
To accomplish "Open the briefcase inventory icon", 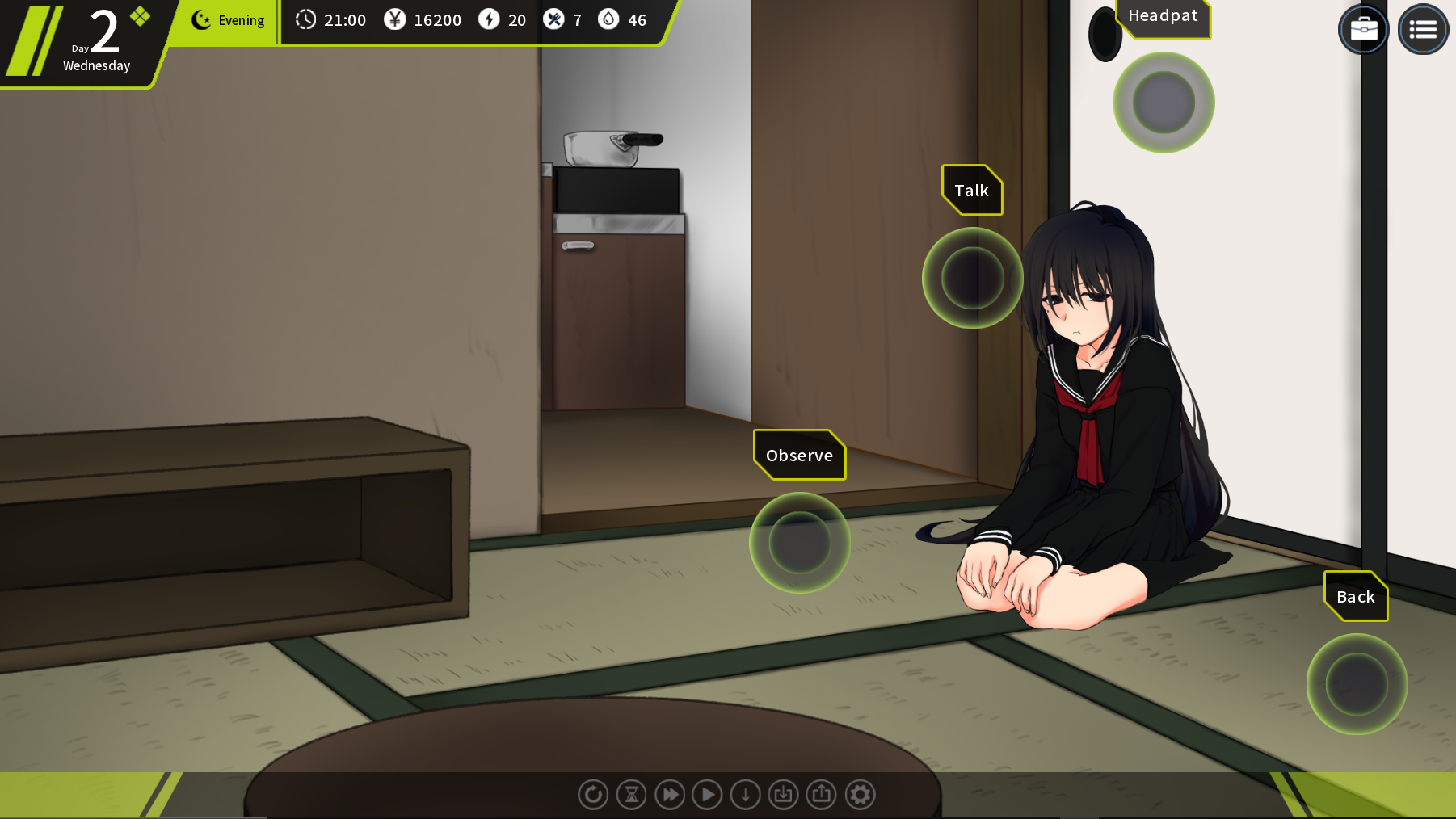I will (1363, 30).
